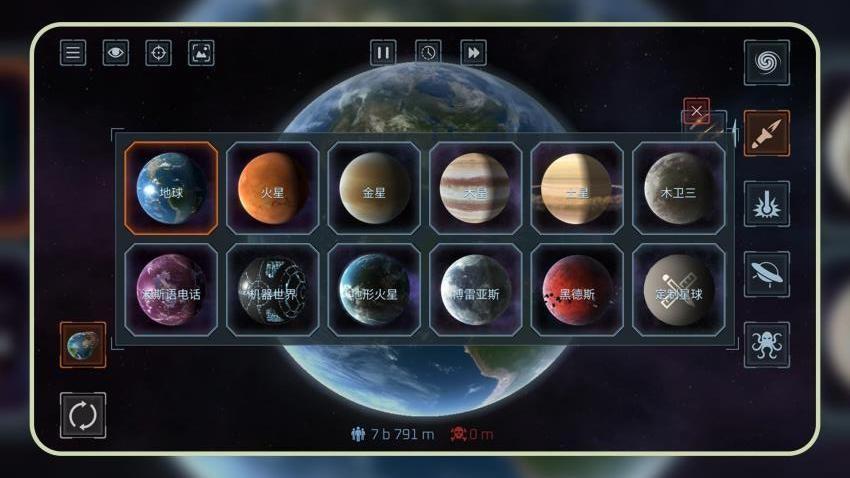This screenshot has width=850, height=478.
Task: Fast forward the simulation
Action: 473,52
